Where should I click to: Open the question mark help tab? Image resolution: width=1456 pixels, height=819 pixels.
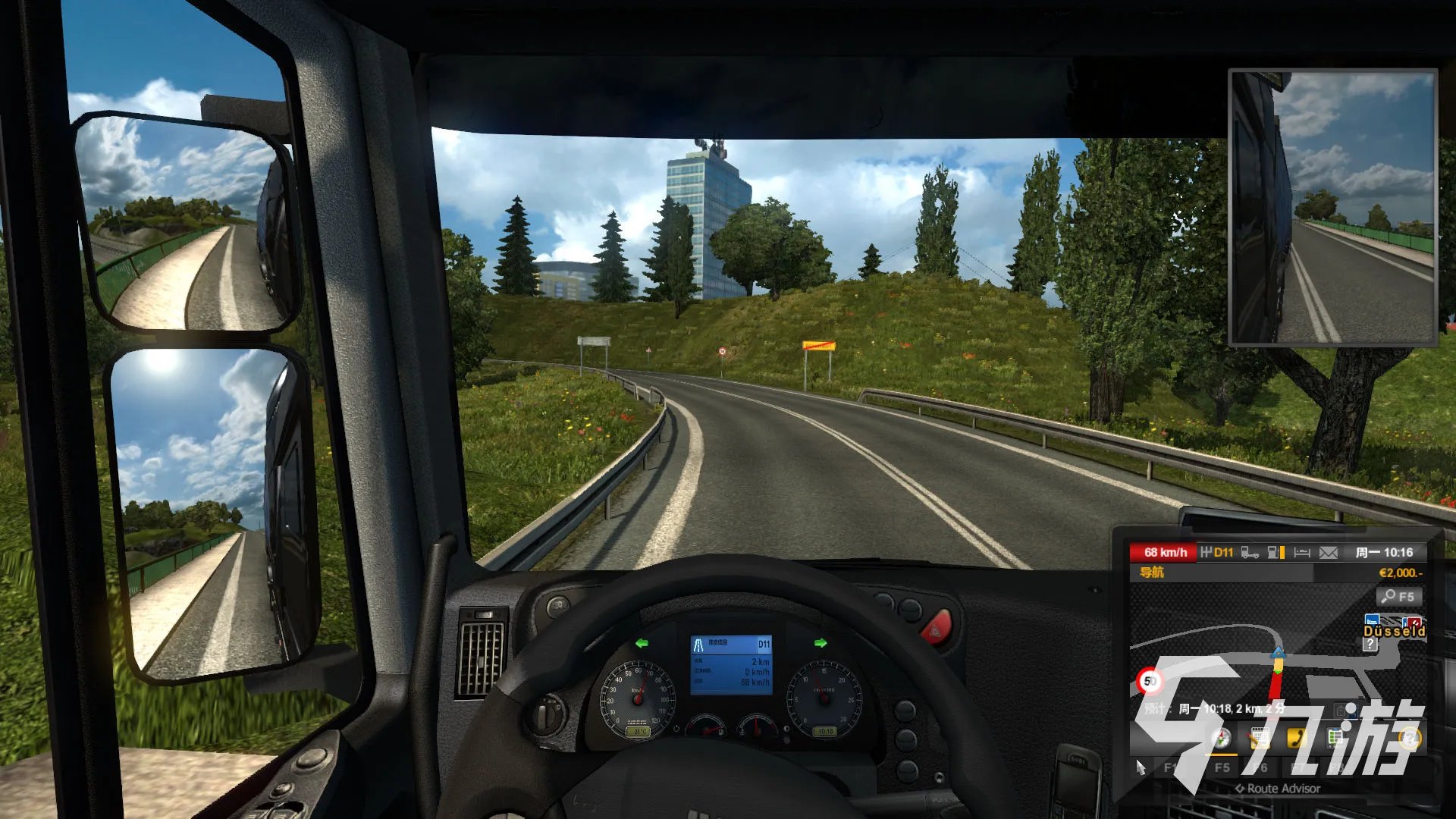pos(1409,738)
